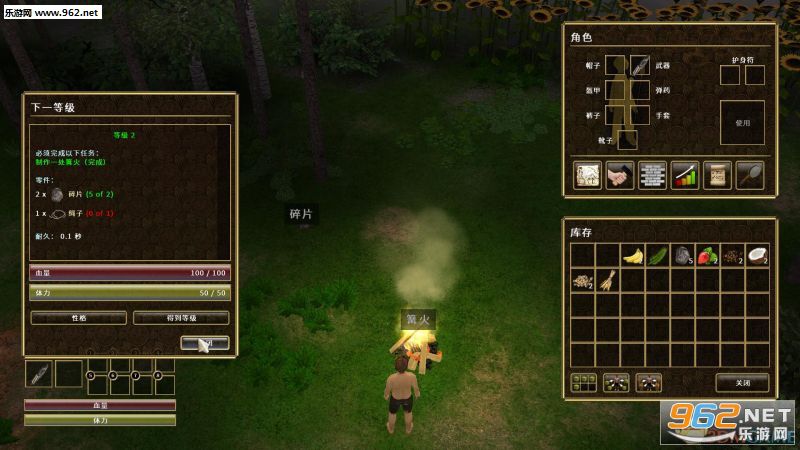Click the 性格 button in level panel
The height and width of the screenshot is (450, 800).
79,318
